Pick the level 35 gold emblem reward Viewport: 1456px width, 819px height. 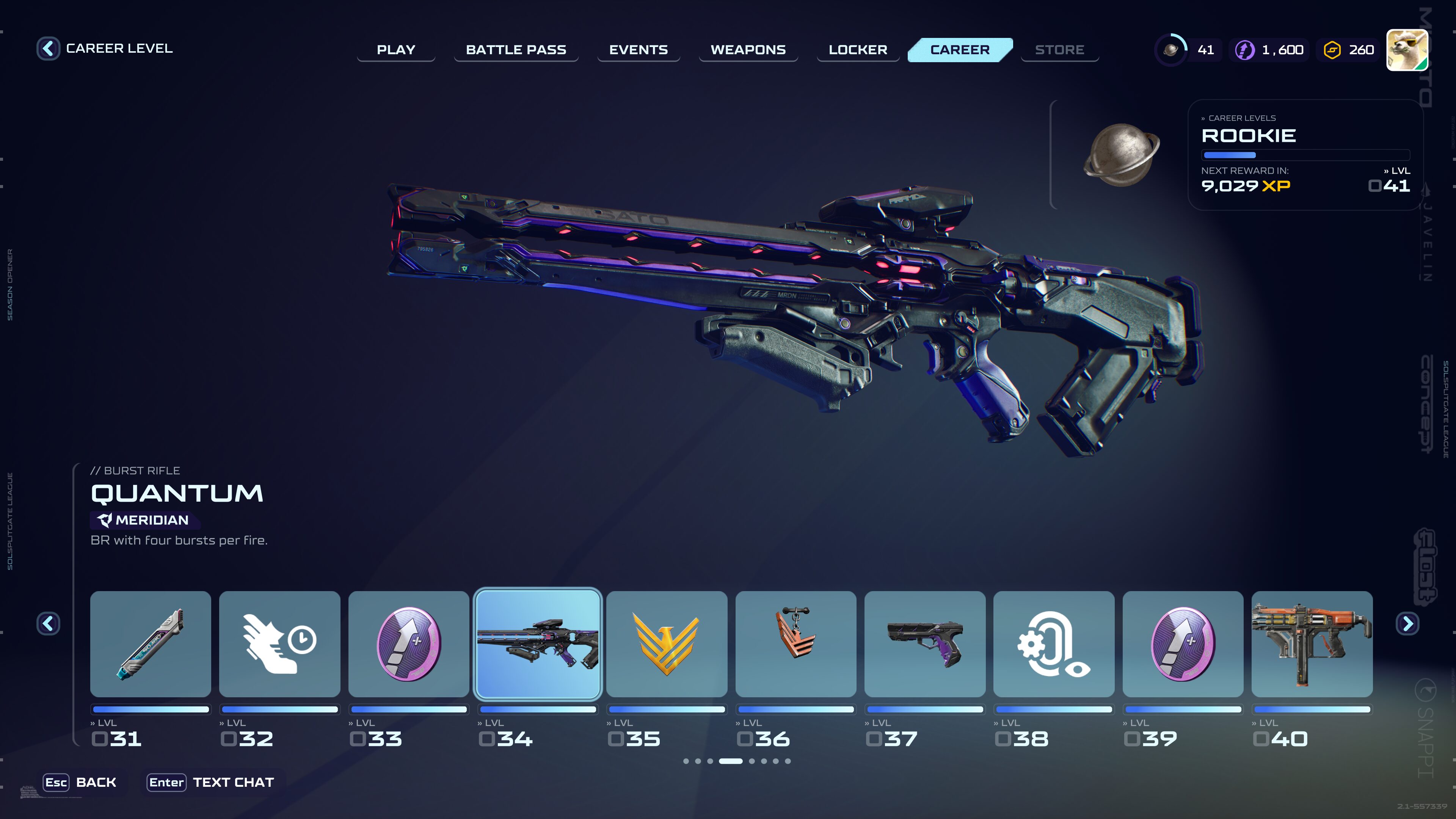(667, 644)
